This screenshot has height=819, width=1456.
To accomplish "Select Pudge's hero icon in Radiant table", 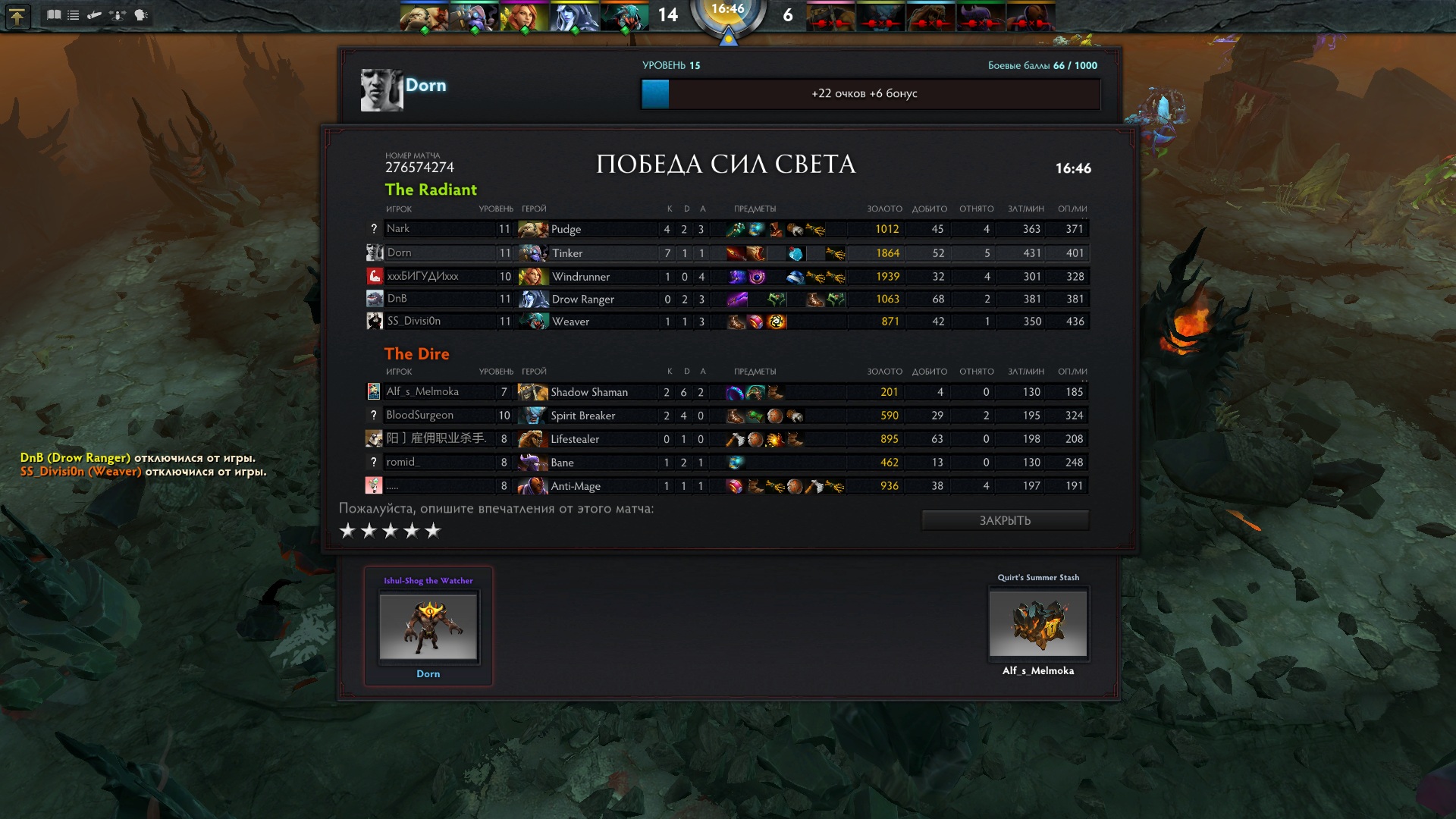I will tap(532, 229).
